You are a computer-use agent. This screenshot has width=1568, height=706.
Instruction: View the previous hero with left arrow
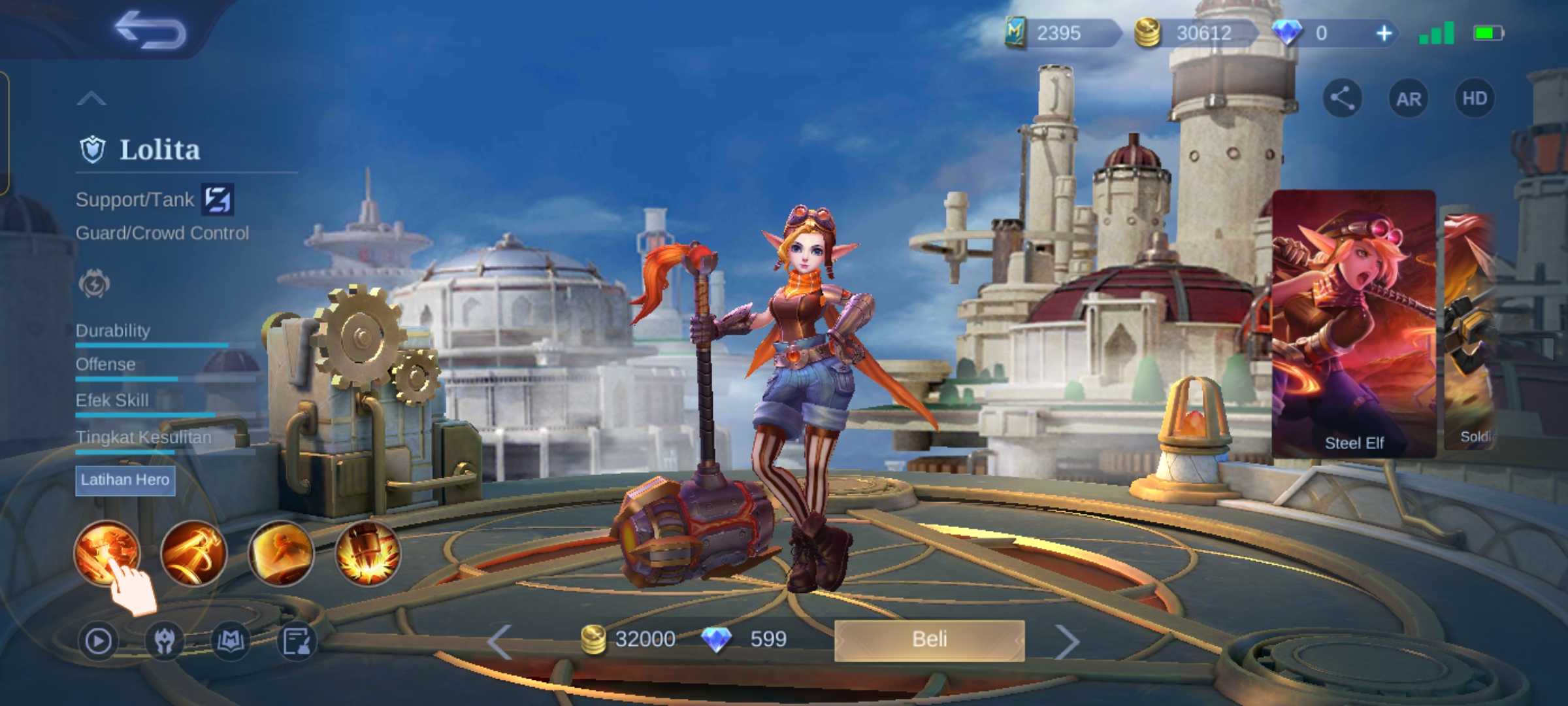[x=500, y=641]
